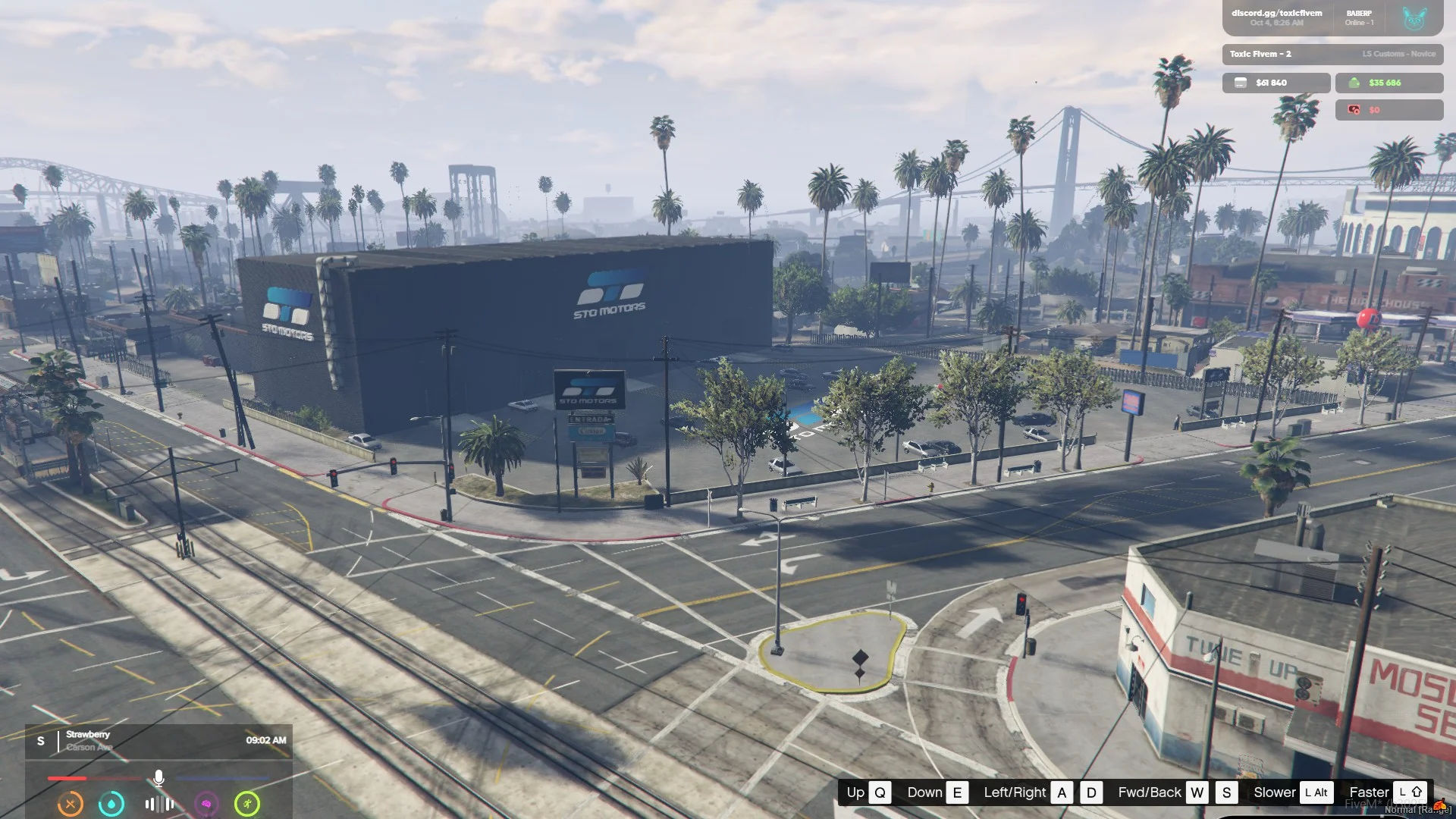Click the red dirty money icon
This screenshot has width=1456, height=819.
tap(1354, 110)
